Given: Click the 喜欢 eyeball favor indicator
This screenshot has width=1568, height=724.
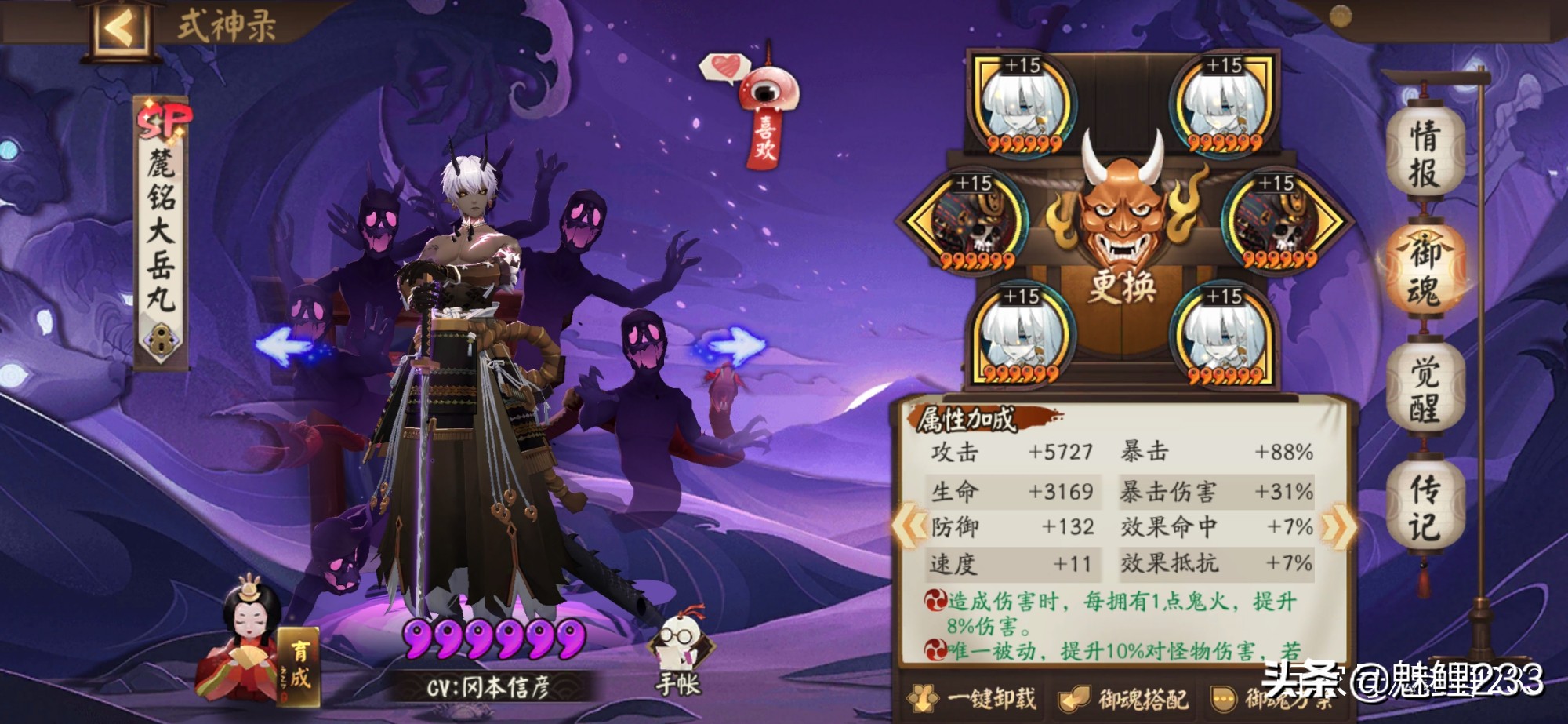Looking at the screenshot, I should tap(764, 94).
